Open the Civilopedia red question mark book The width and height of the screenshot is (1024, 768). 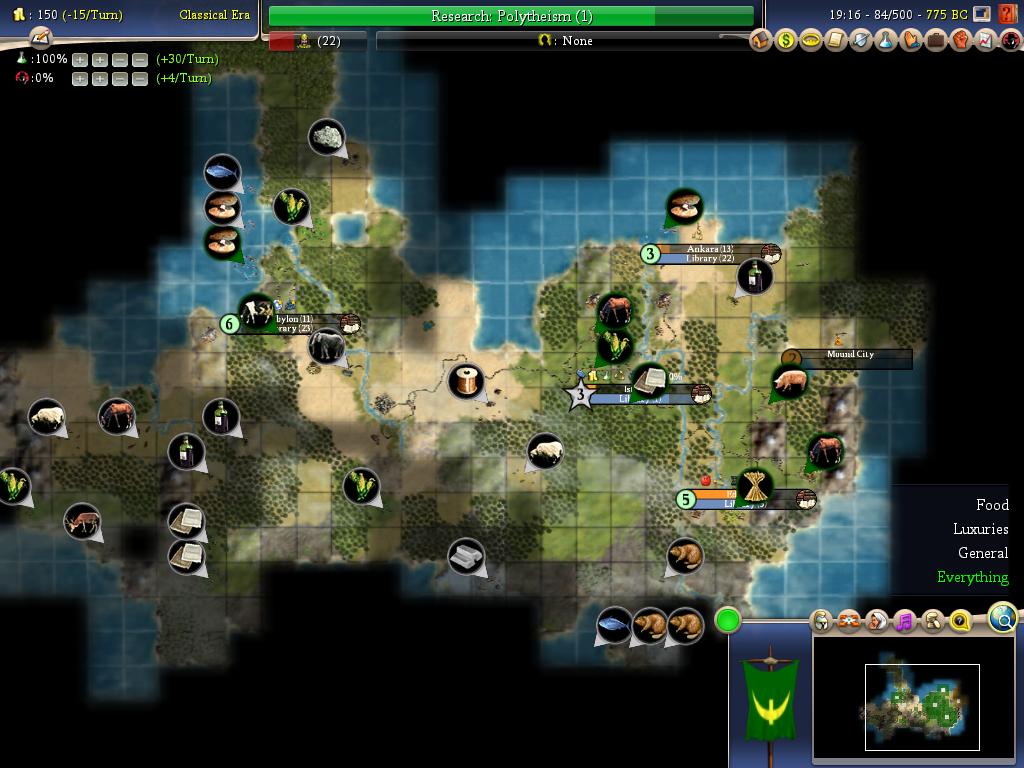pyautogui.click(x=1007, y=14)
